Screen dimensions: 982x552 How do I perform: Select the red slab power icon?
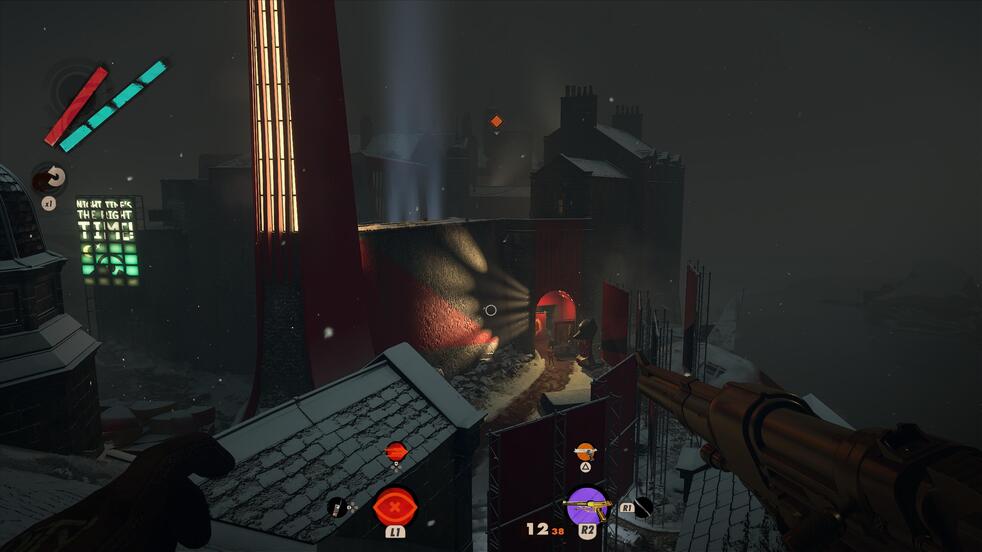[x=395, y=505]
